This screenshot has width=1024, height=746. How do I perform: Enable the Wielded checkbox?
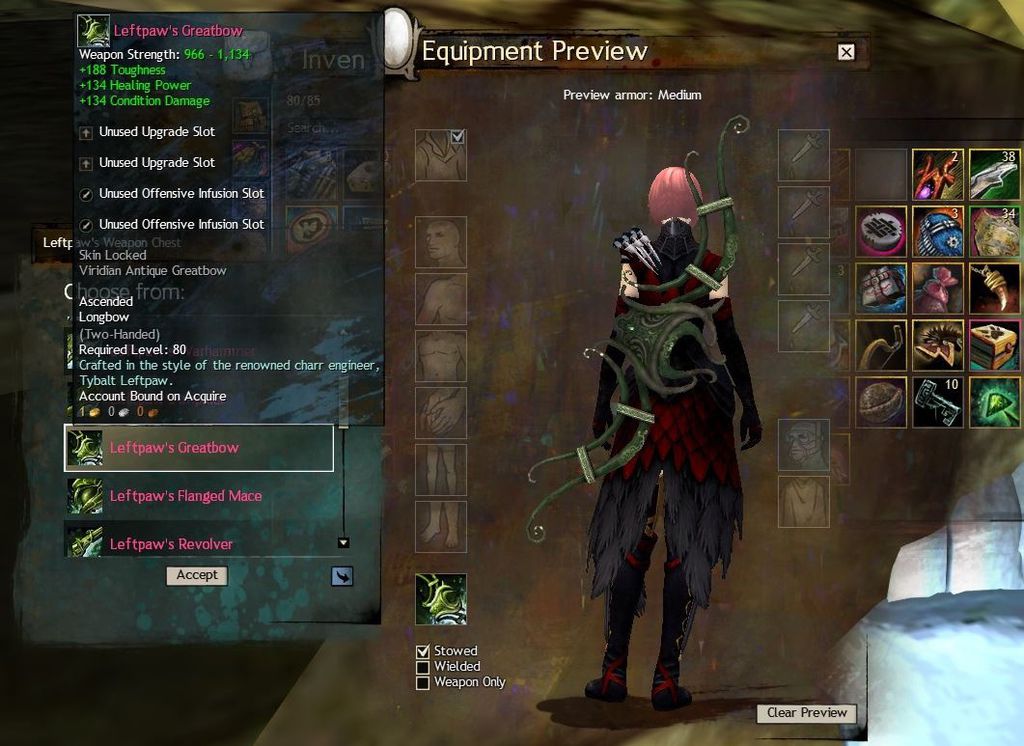point(423,667)
